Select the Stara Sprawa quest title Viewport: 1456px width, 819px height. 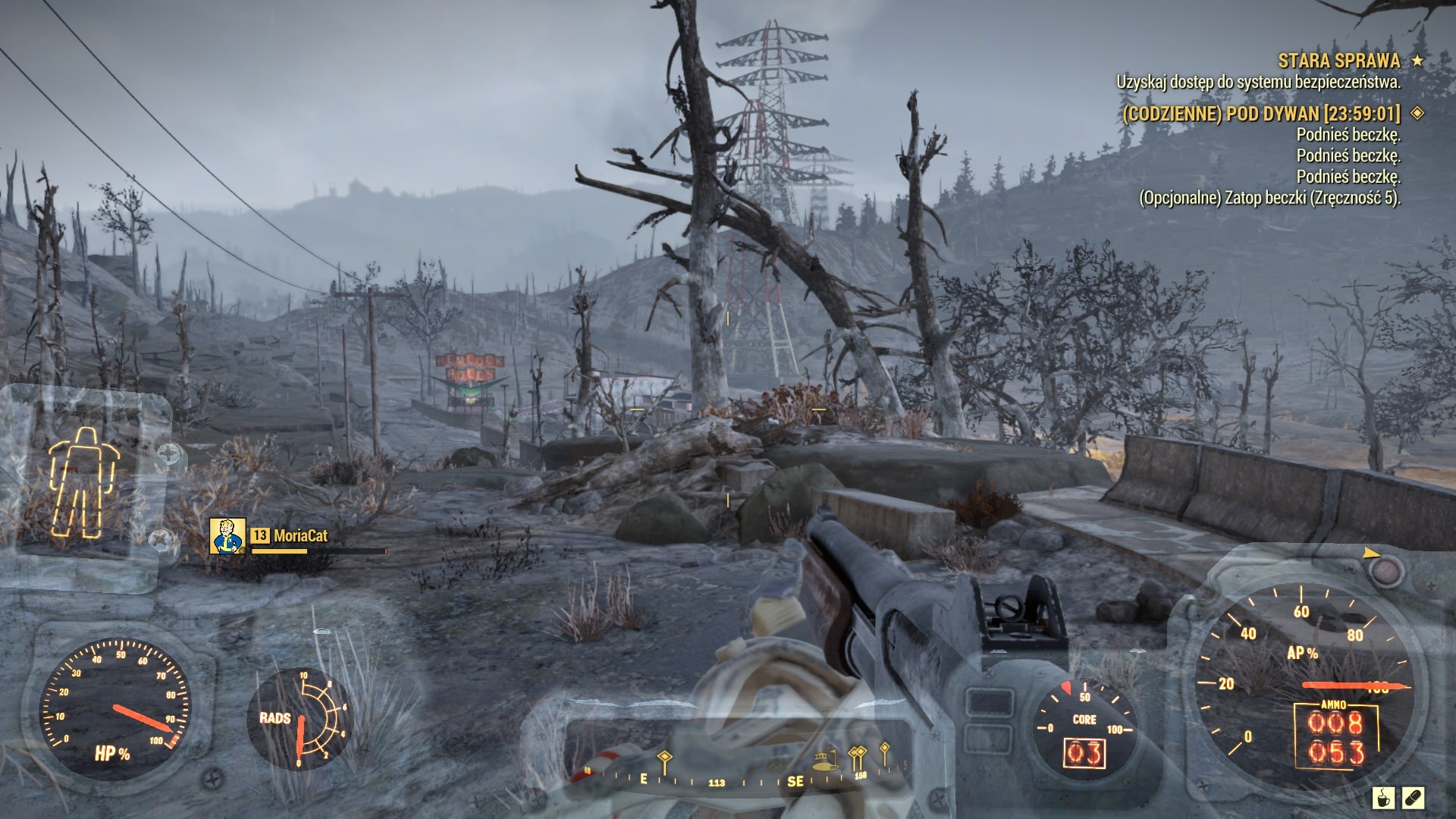tap(1338, 61)
